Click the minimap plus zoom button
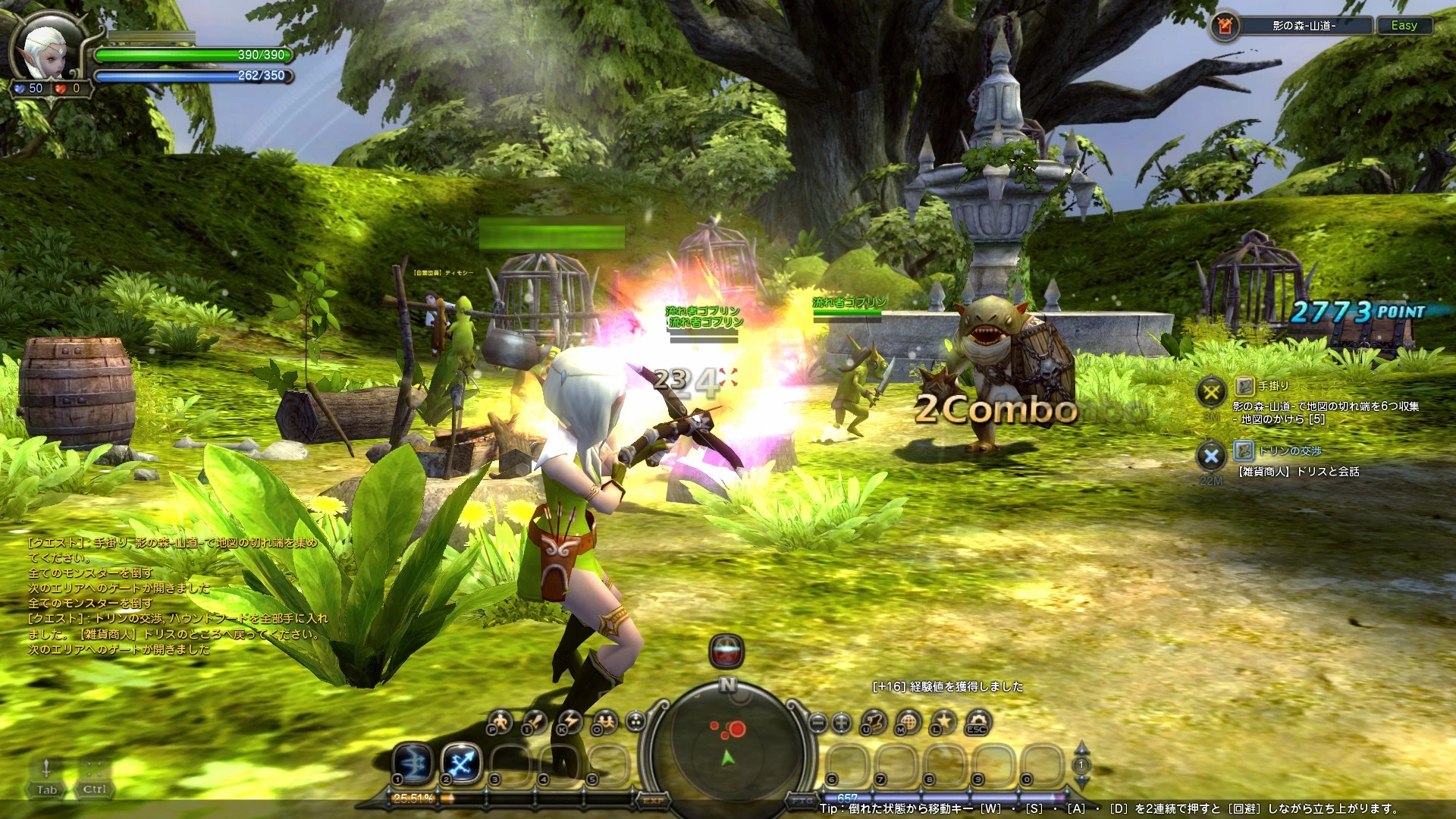 (x=841, y=722)
